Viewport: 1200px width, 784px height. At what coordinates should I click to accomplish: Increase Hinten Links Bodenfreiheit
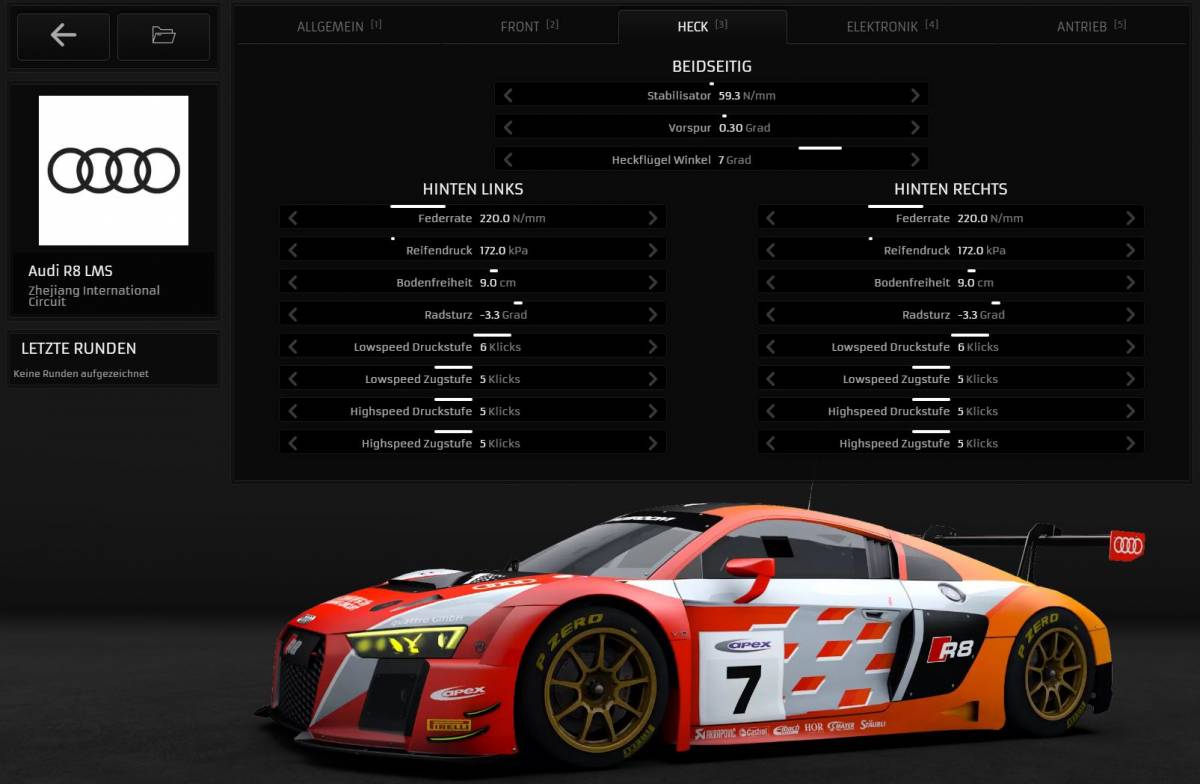(x=653, y=283)
